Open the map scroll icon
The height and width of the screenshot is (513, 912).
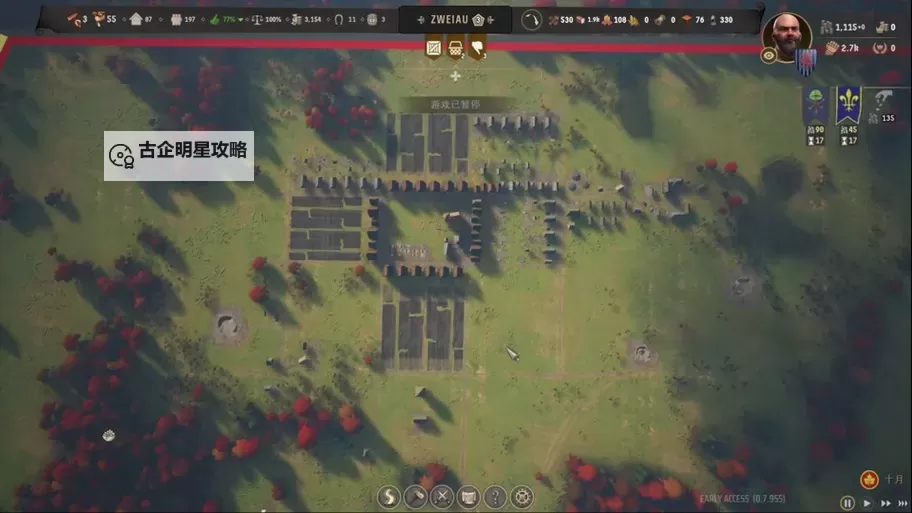point(468,497)
